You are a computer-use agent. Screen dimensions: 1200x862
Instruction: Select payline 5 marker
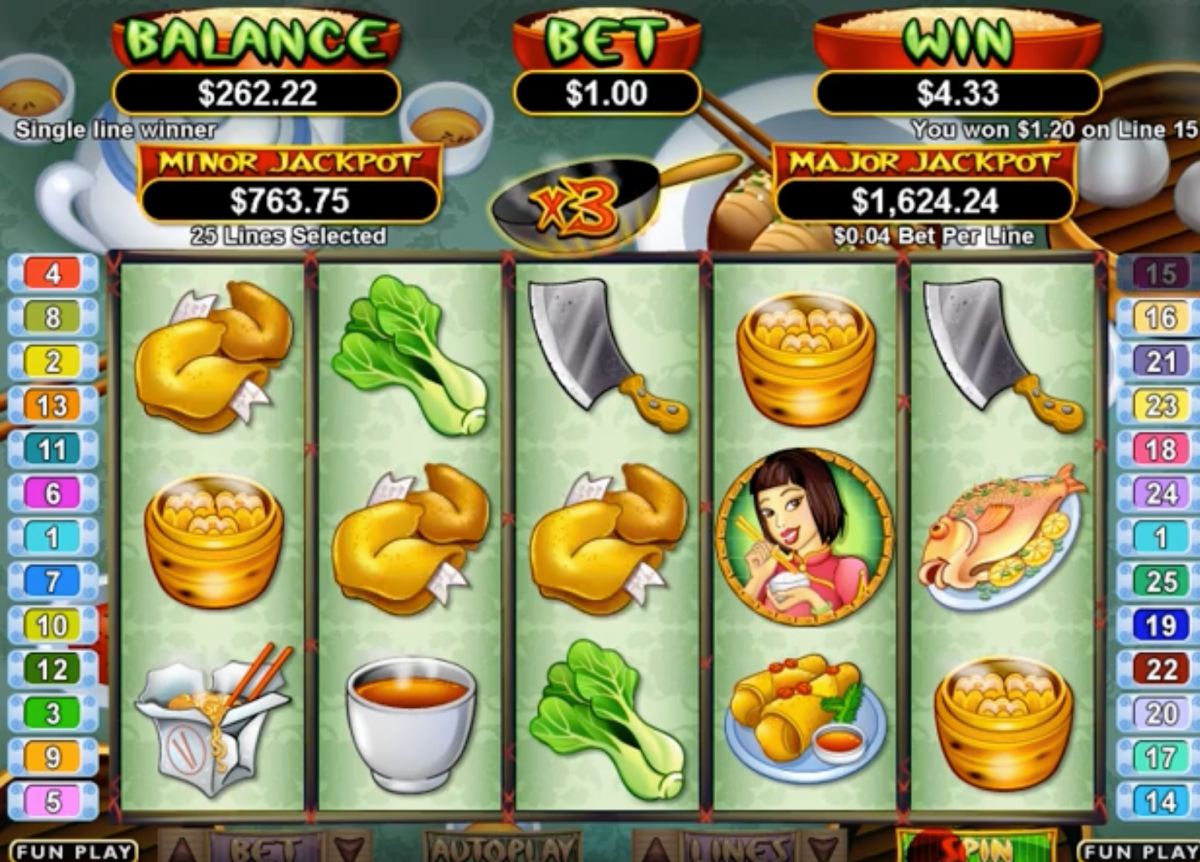[x=53, y=801]
